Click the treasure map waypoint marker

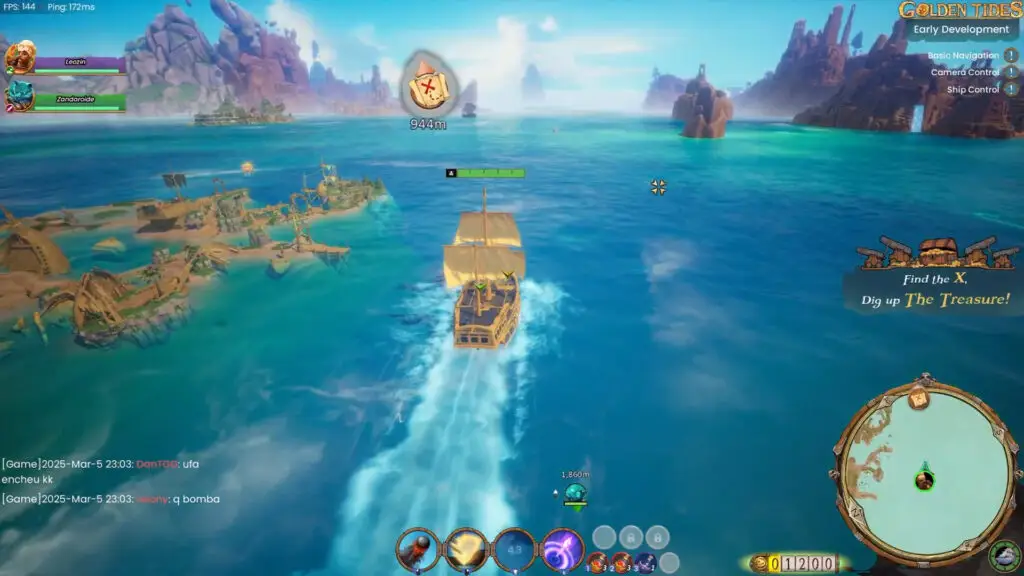pyautogui.click(x=427, y=88)
